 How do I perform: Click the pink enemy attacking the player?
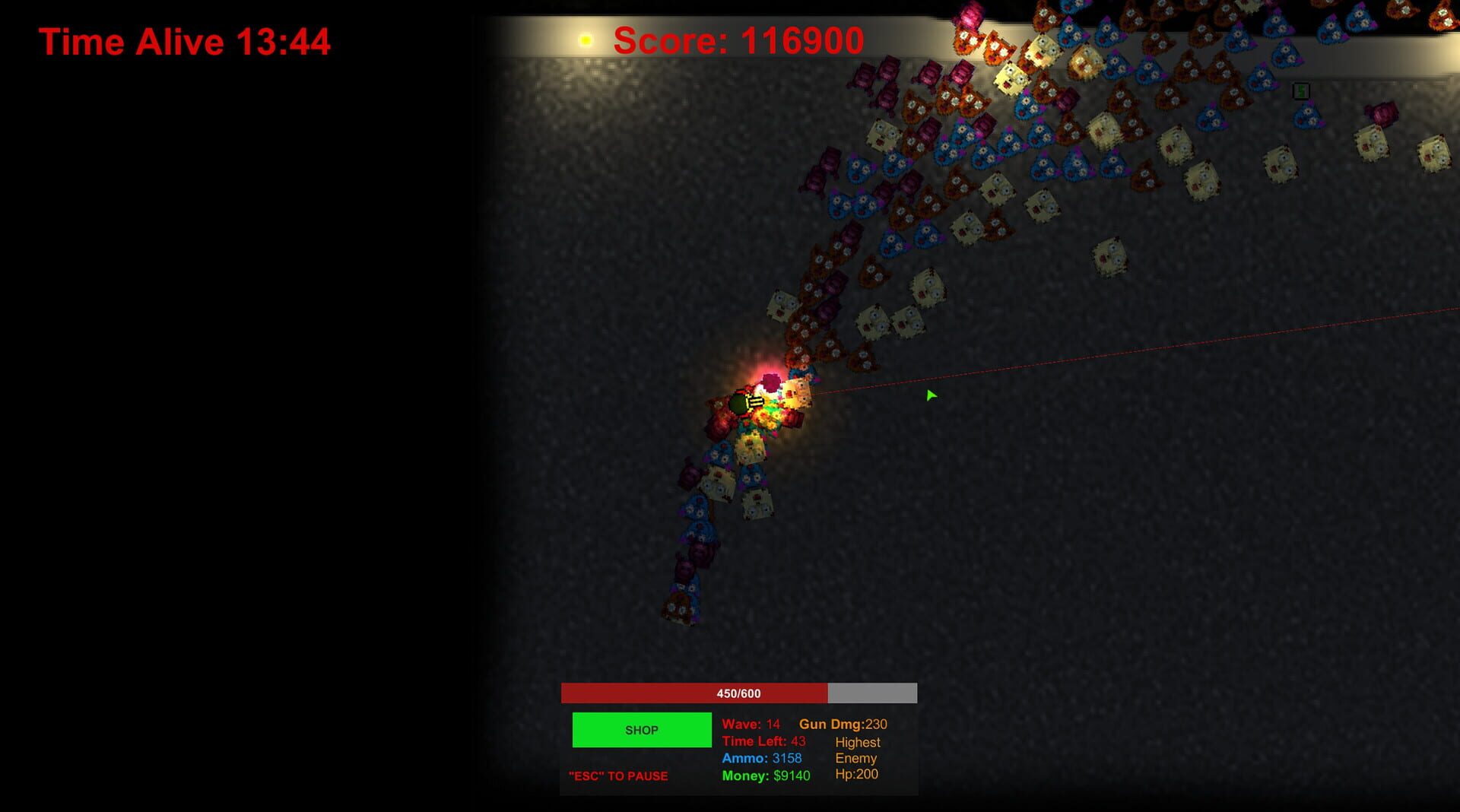click(x=771, y=381)
